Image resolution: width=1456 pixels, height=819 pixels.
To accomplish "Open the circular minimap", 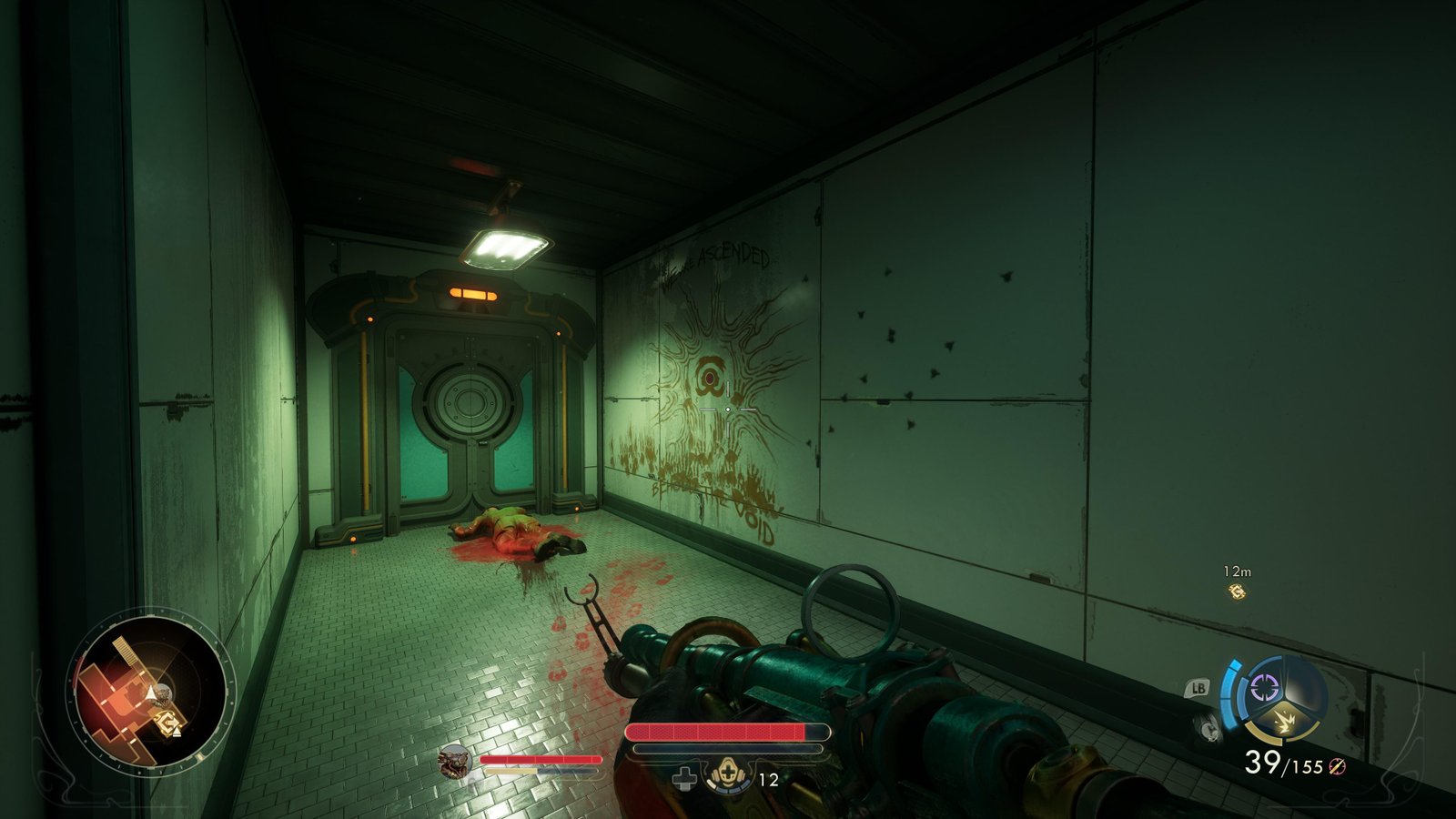I will tap(152, 693).
